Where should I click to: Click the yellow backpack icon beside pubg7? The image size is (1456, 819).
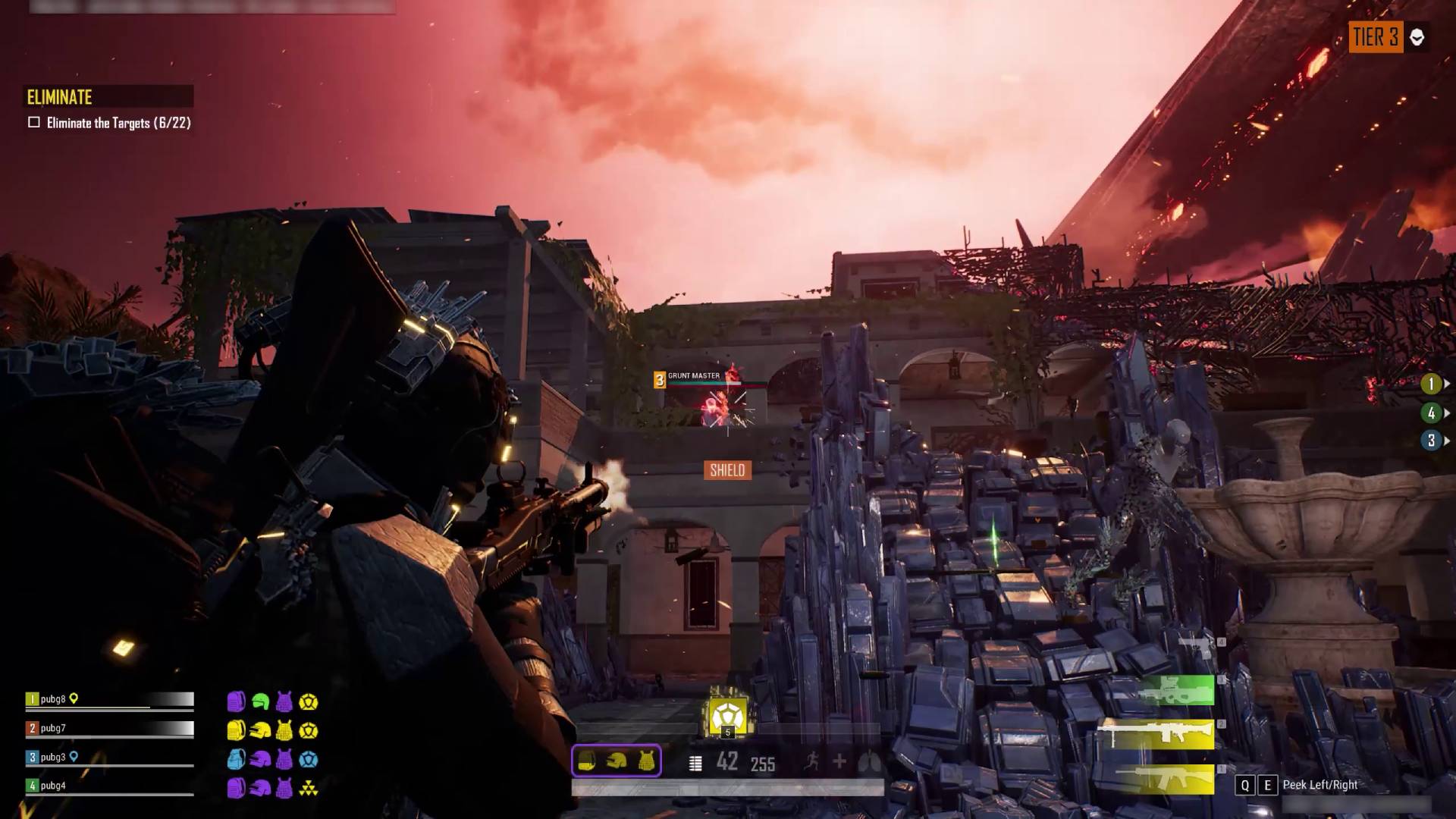tap(236, 730)
